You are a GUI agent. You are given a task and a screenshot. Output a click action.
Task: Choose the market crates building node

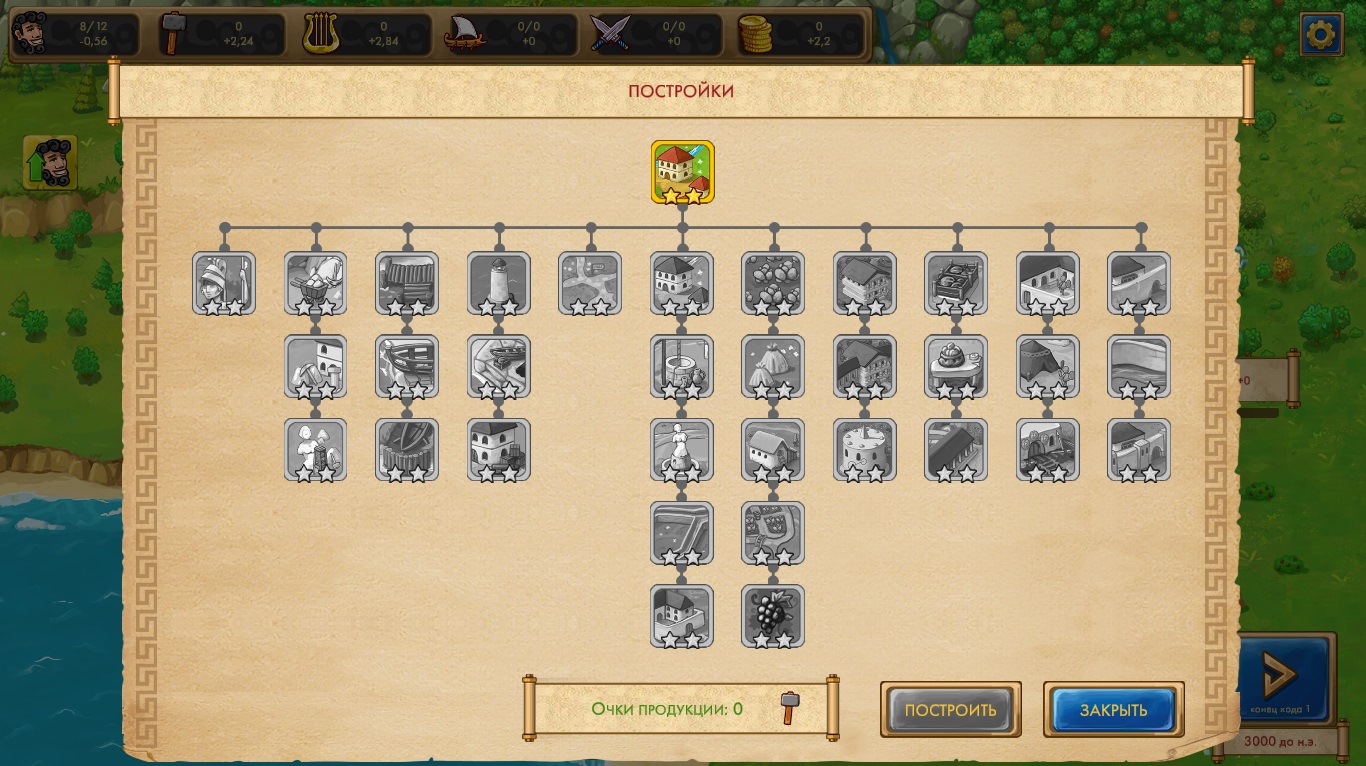(x=957, y=283)
